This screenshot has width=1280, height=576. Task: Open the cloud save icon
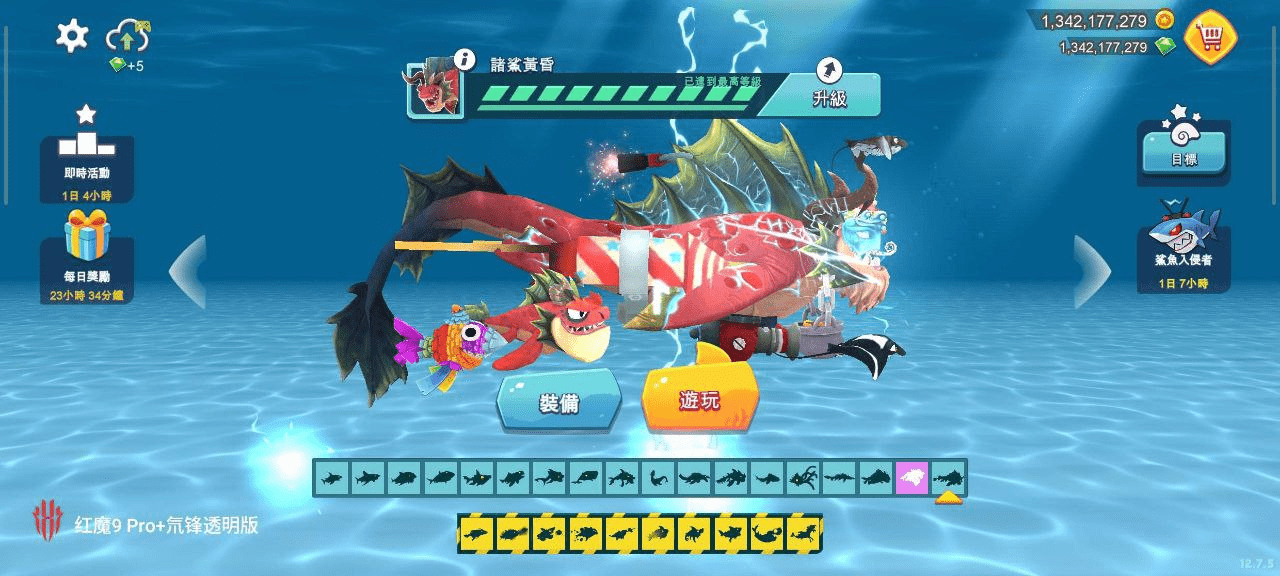(x=127, y=37)
